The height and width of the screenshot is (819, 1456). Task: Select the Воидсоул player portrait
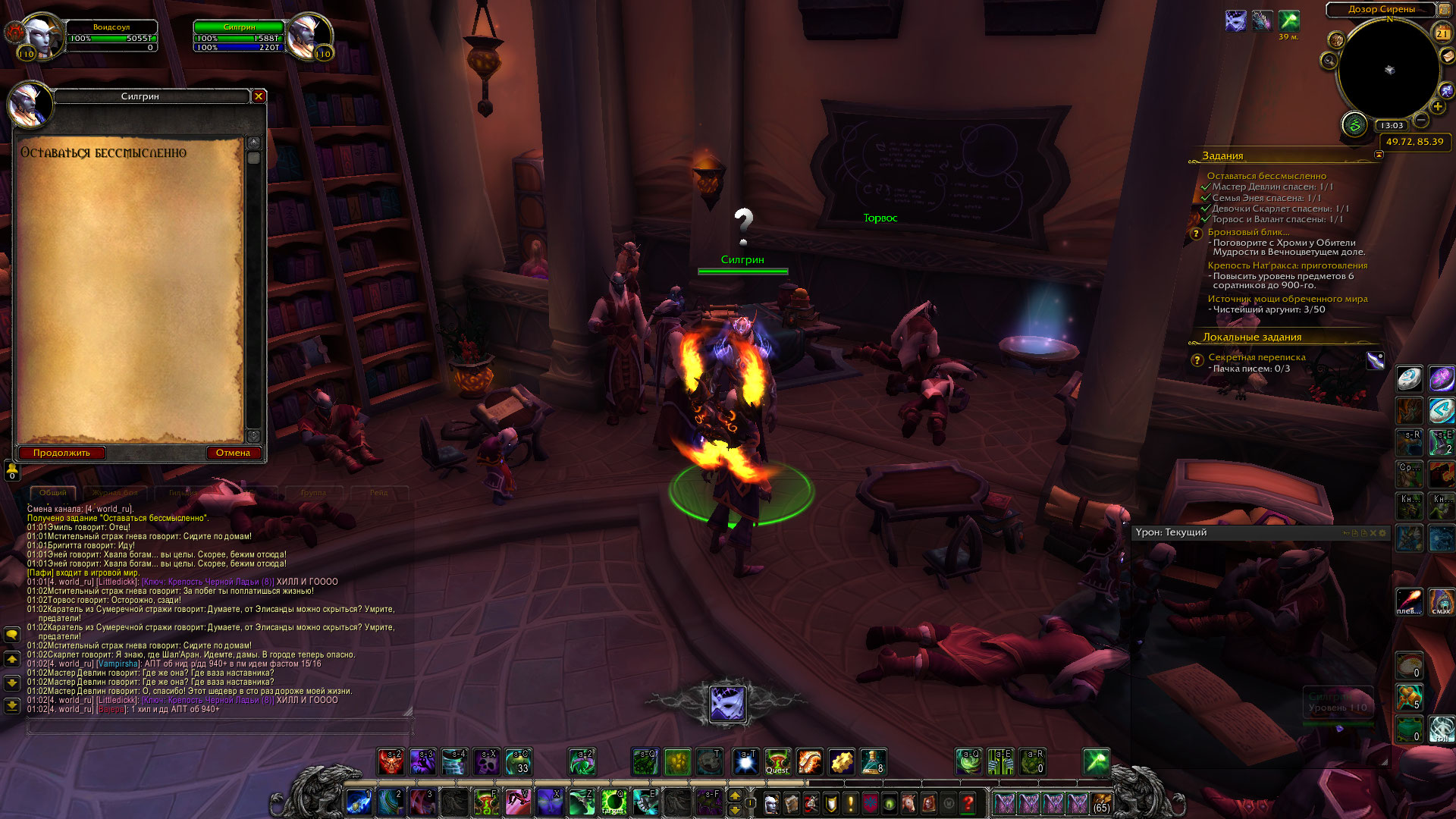(39, 35)
